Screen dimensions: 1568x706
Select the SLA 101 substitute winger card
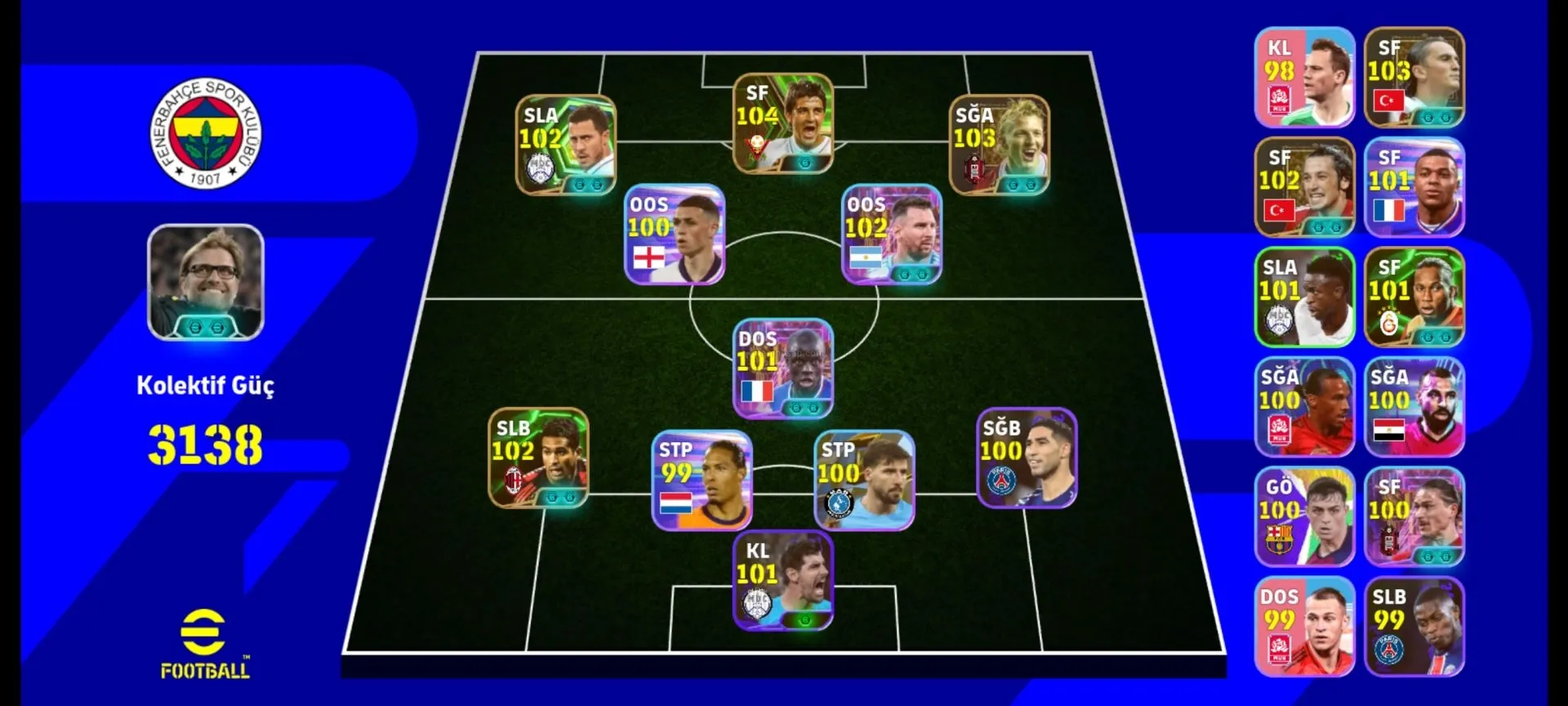[x=1304, y=297]
